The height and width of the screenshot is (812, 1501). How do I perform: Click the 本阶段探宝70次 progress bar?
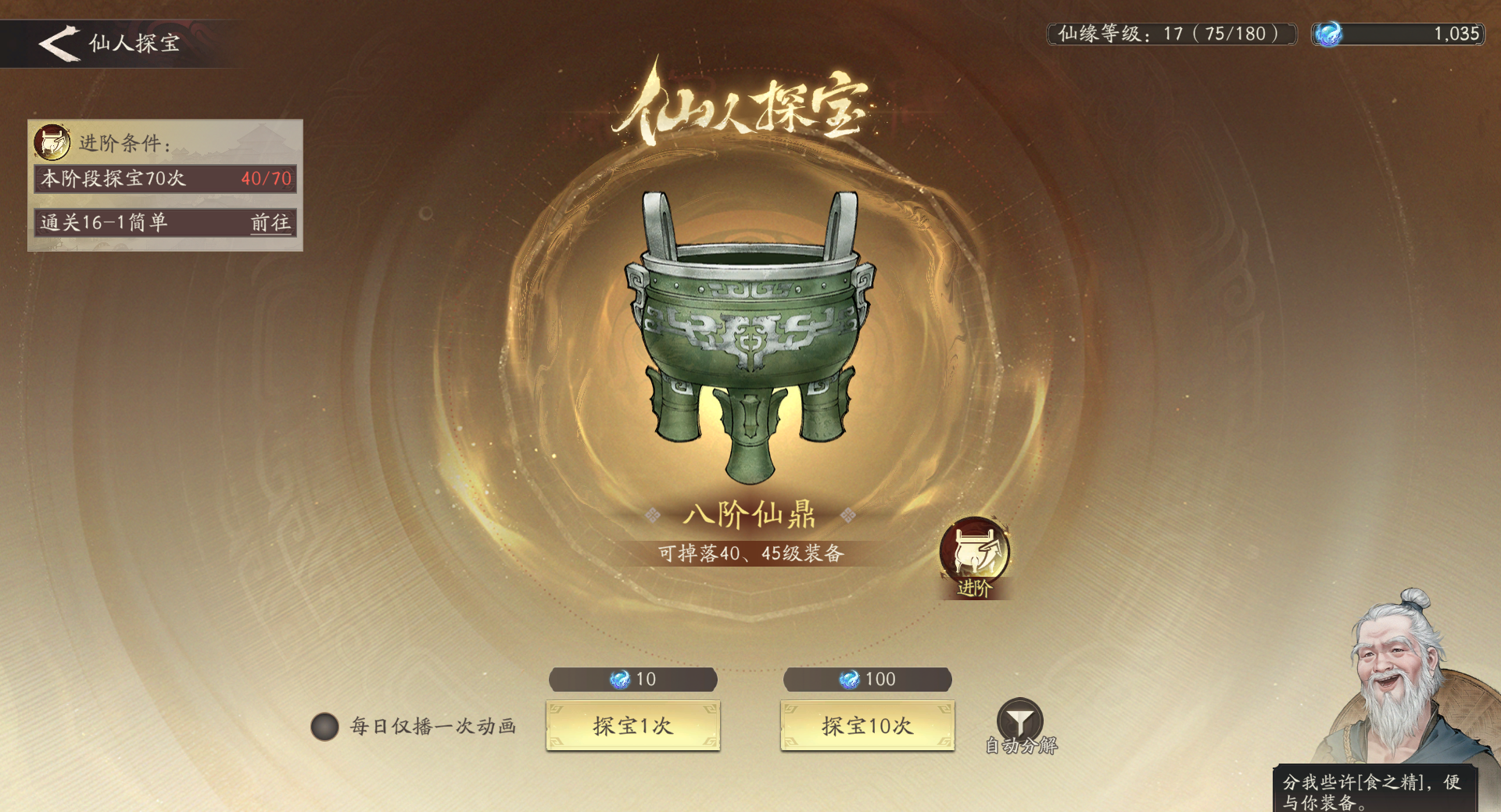[165, 179]
